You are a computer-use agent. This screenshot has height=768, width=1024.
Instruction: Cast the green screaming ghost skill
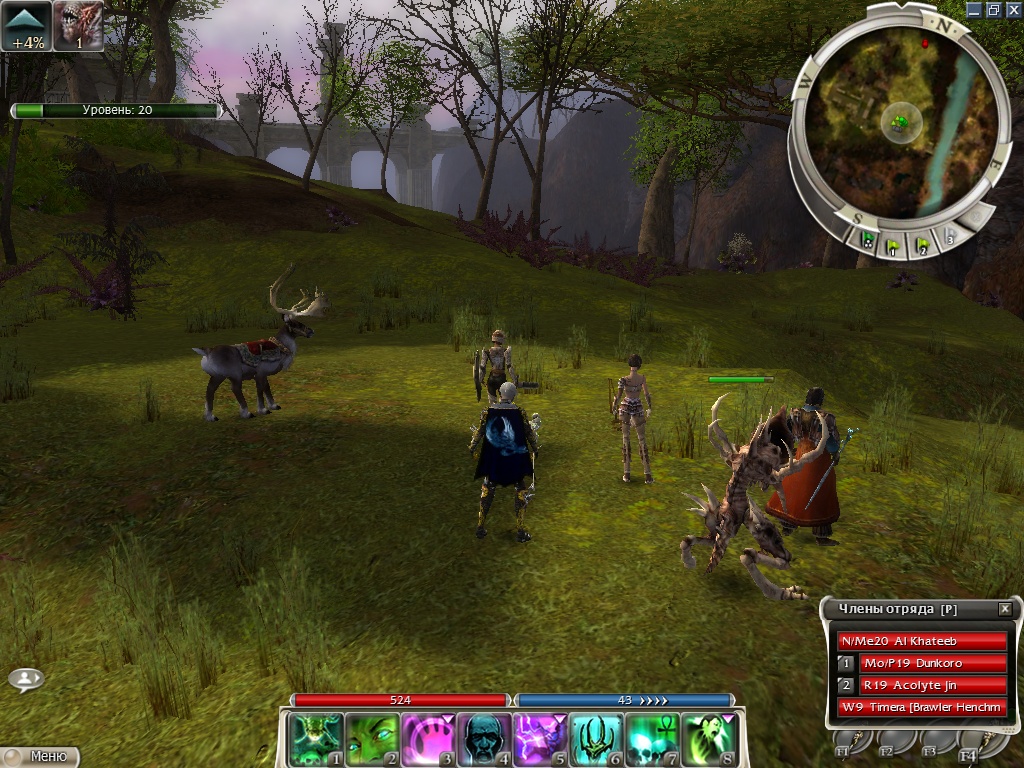708,740
